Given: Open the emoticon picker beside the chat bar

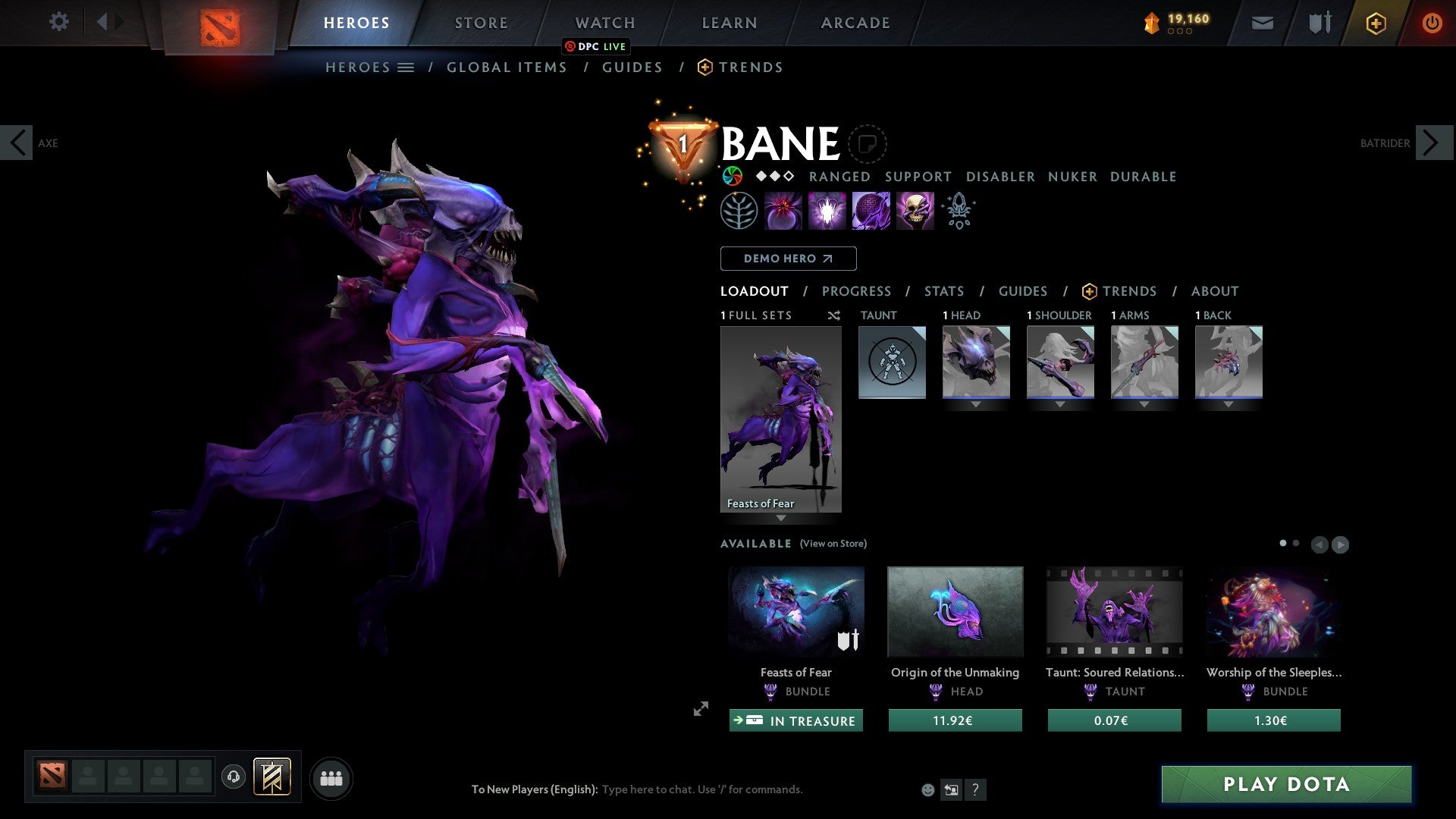Looking at the screenshot, I should coord(927,789).
